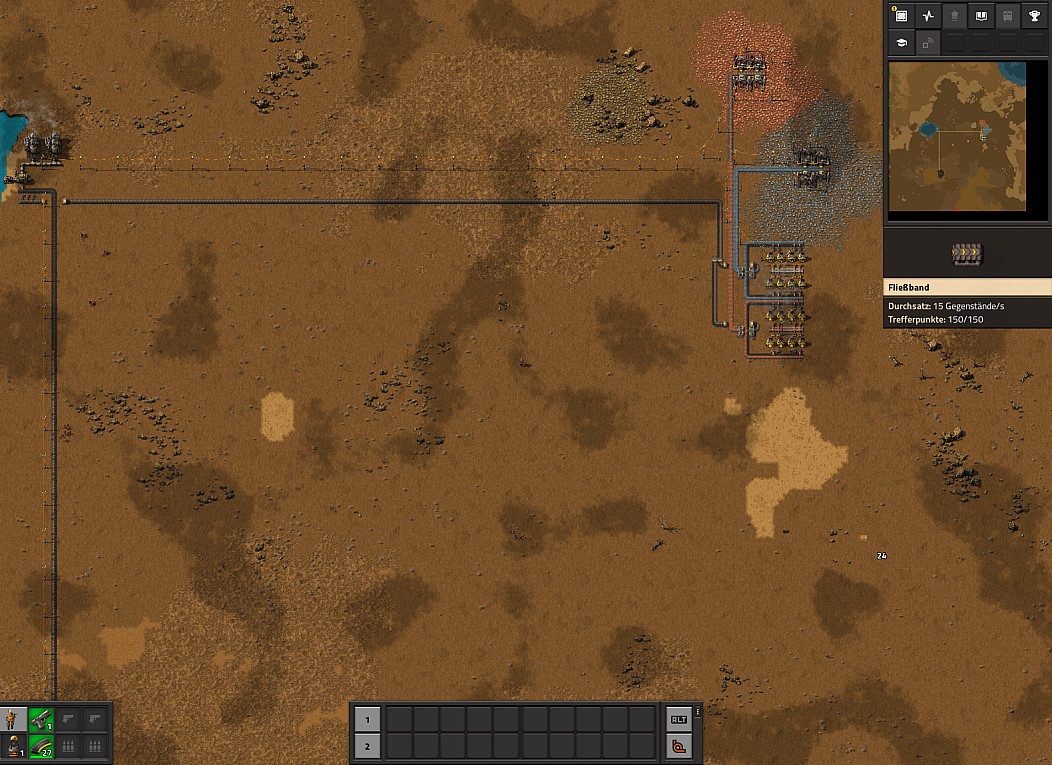This screenshot has width=1052, height=765.
Task: Click the notification-badged panel icon
Action: (901, 16)
